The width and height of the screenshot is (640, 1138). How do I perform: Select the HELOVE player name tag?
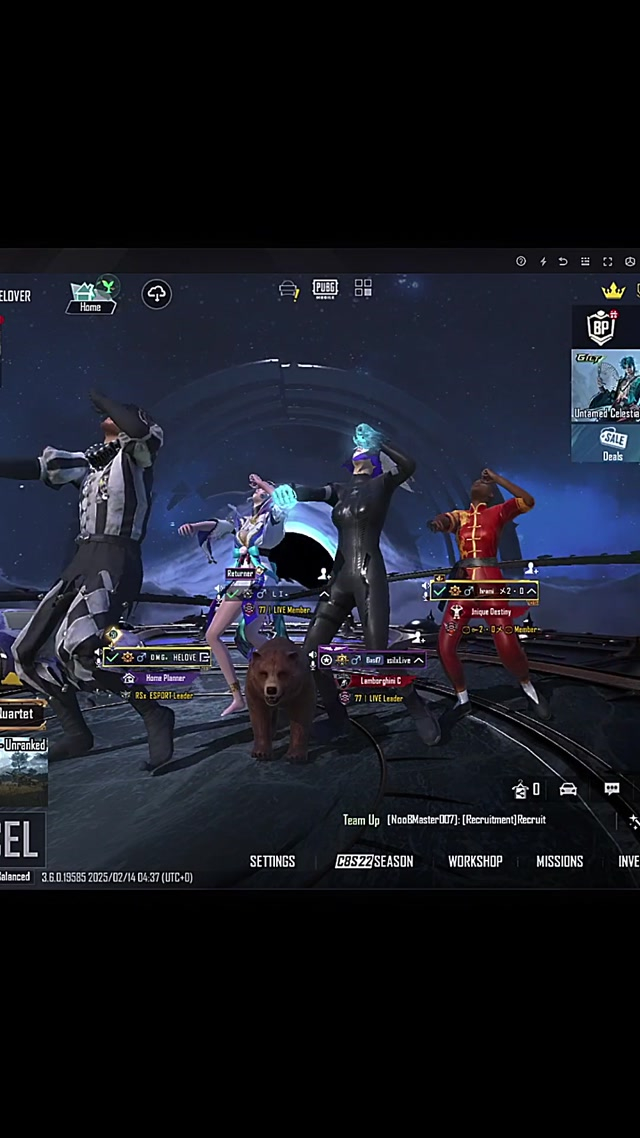coord(160,657)
